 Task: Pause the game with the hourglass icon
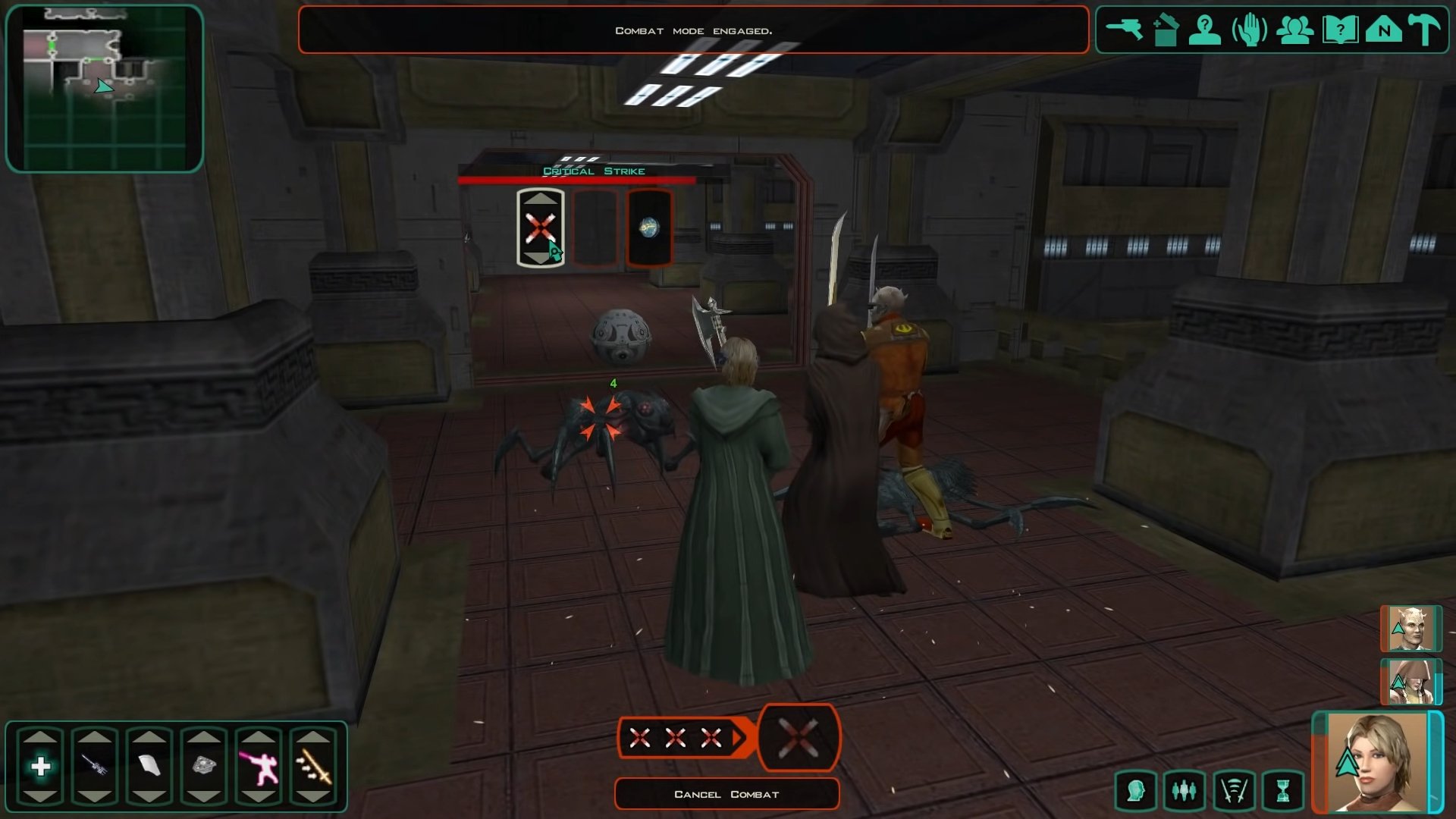(1283, 792)
